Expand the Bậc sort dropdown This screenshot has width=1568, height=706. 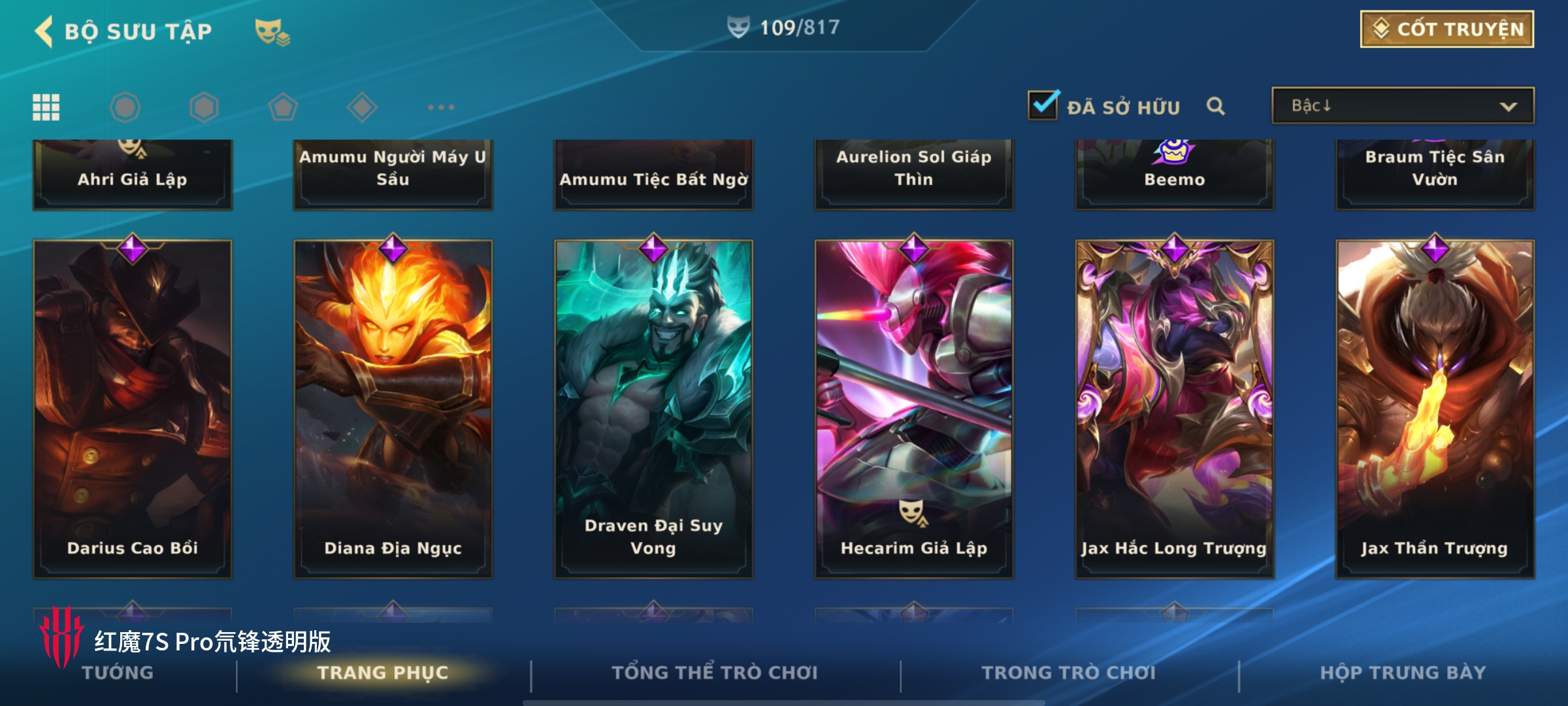tap(1403, 106)
